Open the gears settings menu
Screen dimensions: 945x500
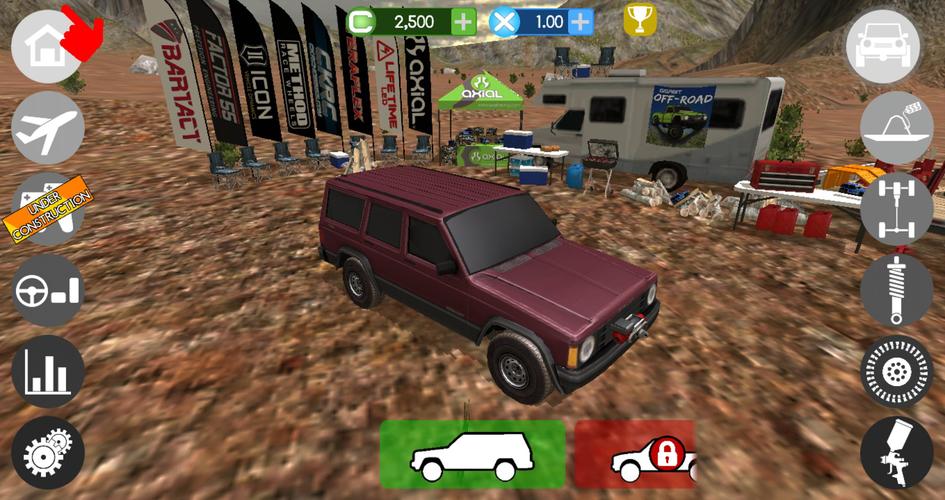47,453
